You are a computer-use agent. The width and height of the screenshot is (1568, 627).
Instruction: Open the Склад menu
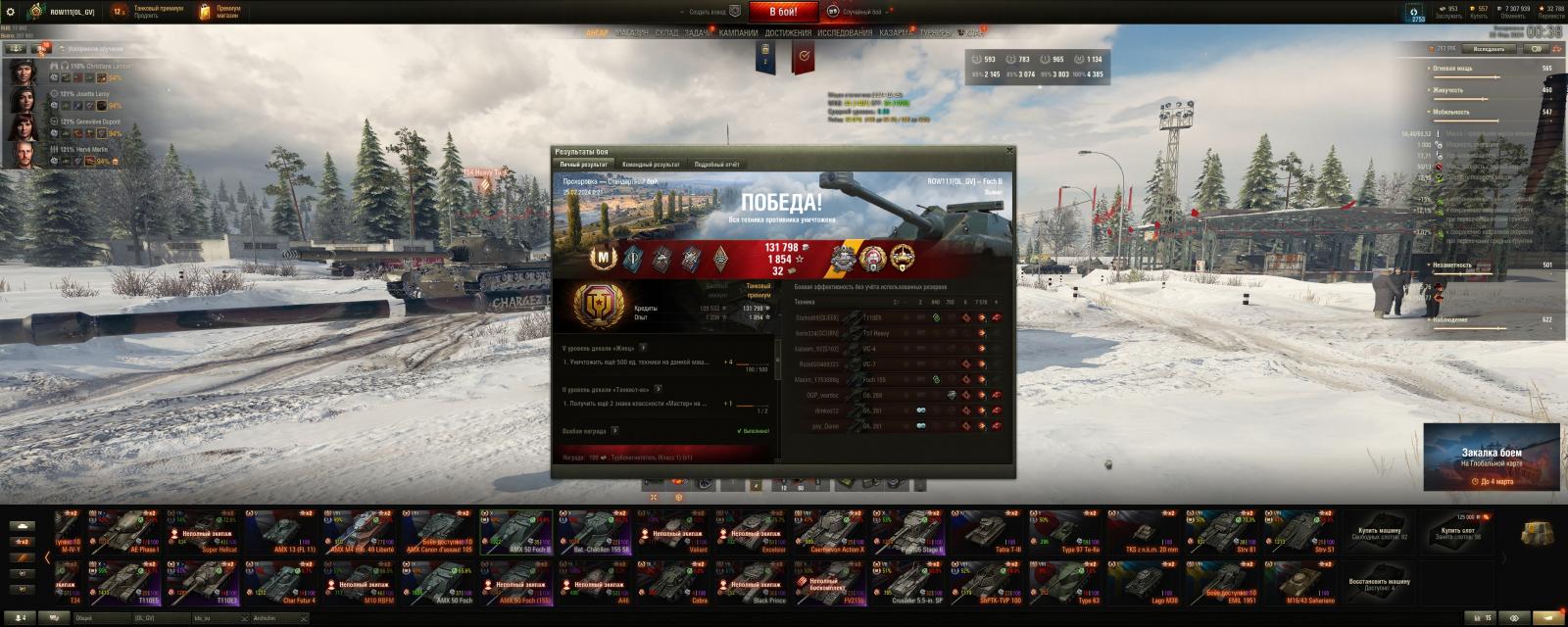[666, 32]
